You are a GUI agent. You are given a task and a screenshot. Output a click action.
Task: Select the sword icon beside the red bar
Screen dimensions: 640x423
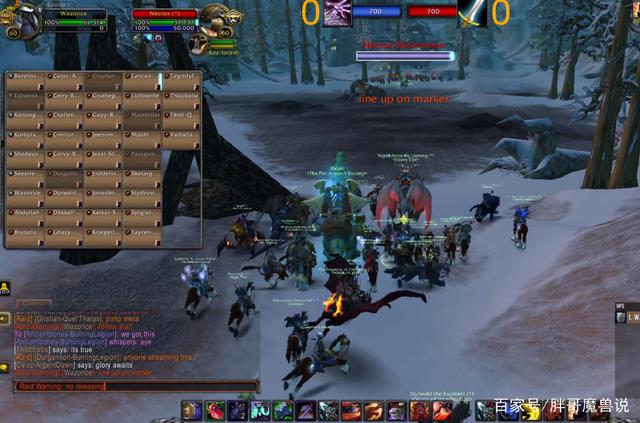[x=472, y=13]
